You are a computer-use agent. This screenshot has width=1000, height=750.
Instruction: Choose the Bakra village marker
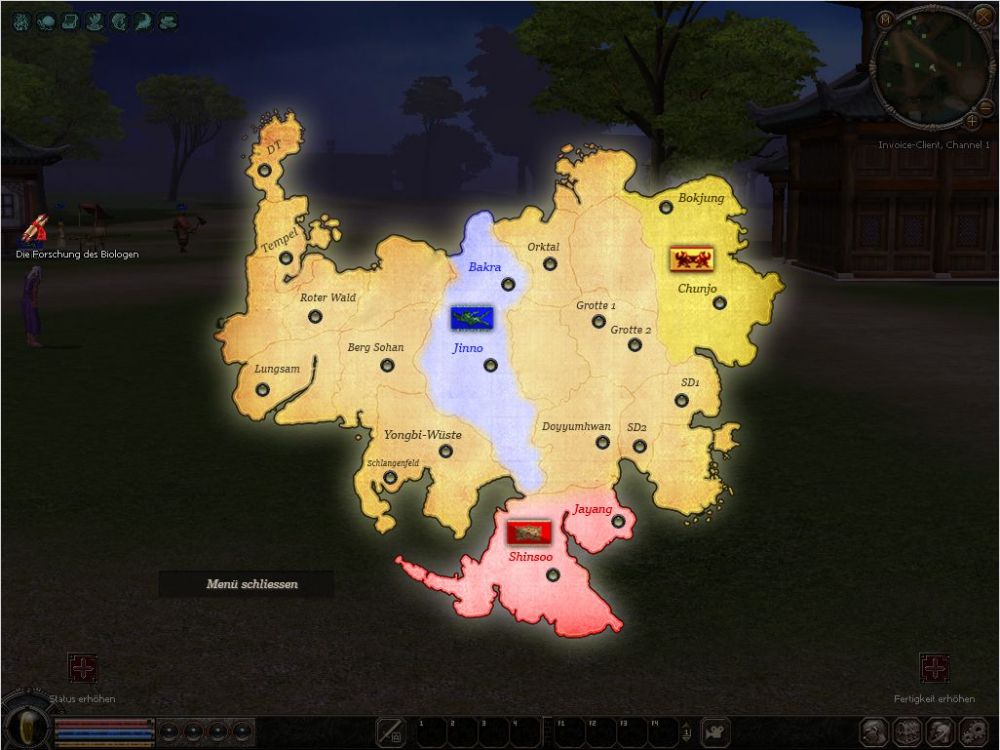click(x=508, y=284)
